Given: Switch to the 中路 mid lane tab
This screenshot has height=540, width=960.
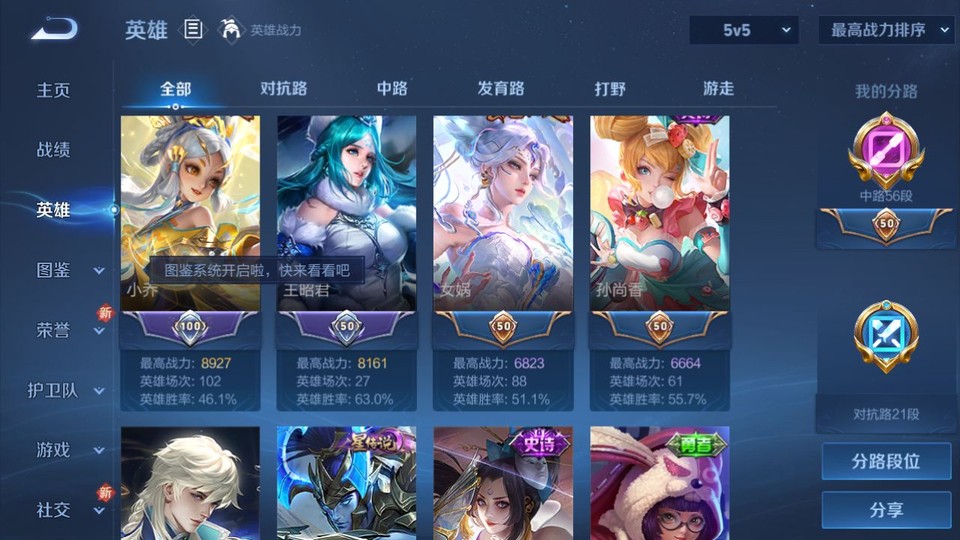Looking at the screenshot, I should (392, 88).
